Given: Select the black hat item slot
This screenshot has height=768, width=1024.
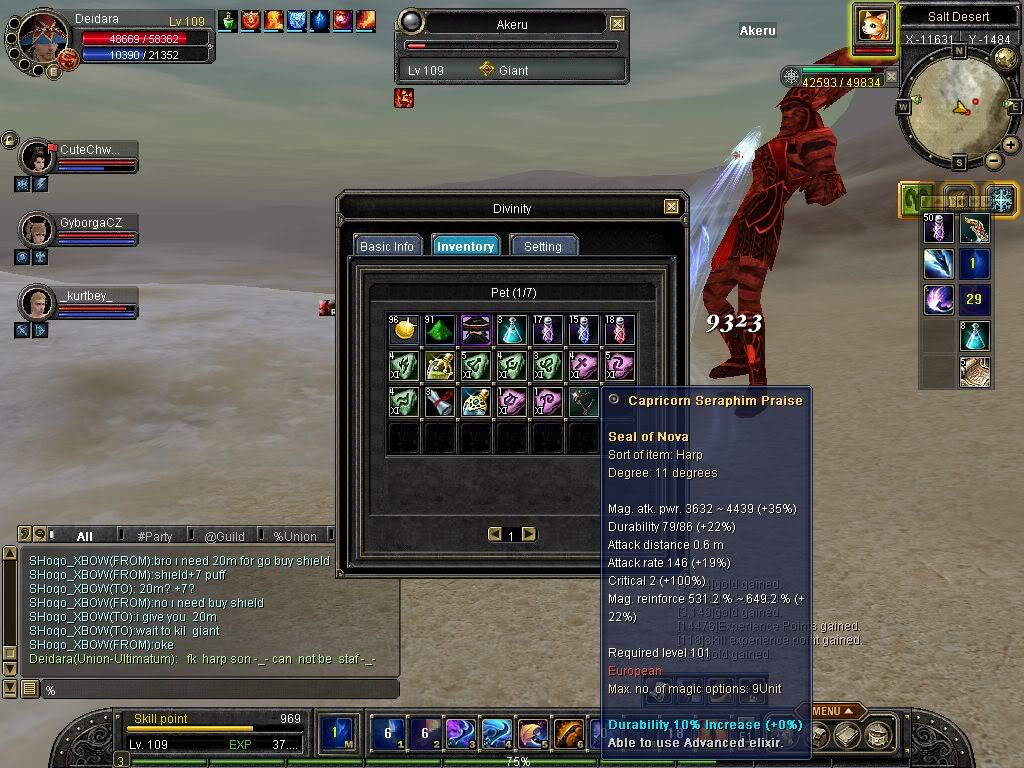Looking at the screenshot, I should pyautogui.click(x=476, y=329).
